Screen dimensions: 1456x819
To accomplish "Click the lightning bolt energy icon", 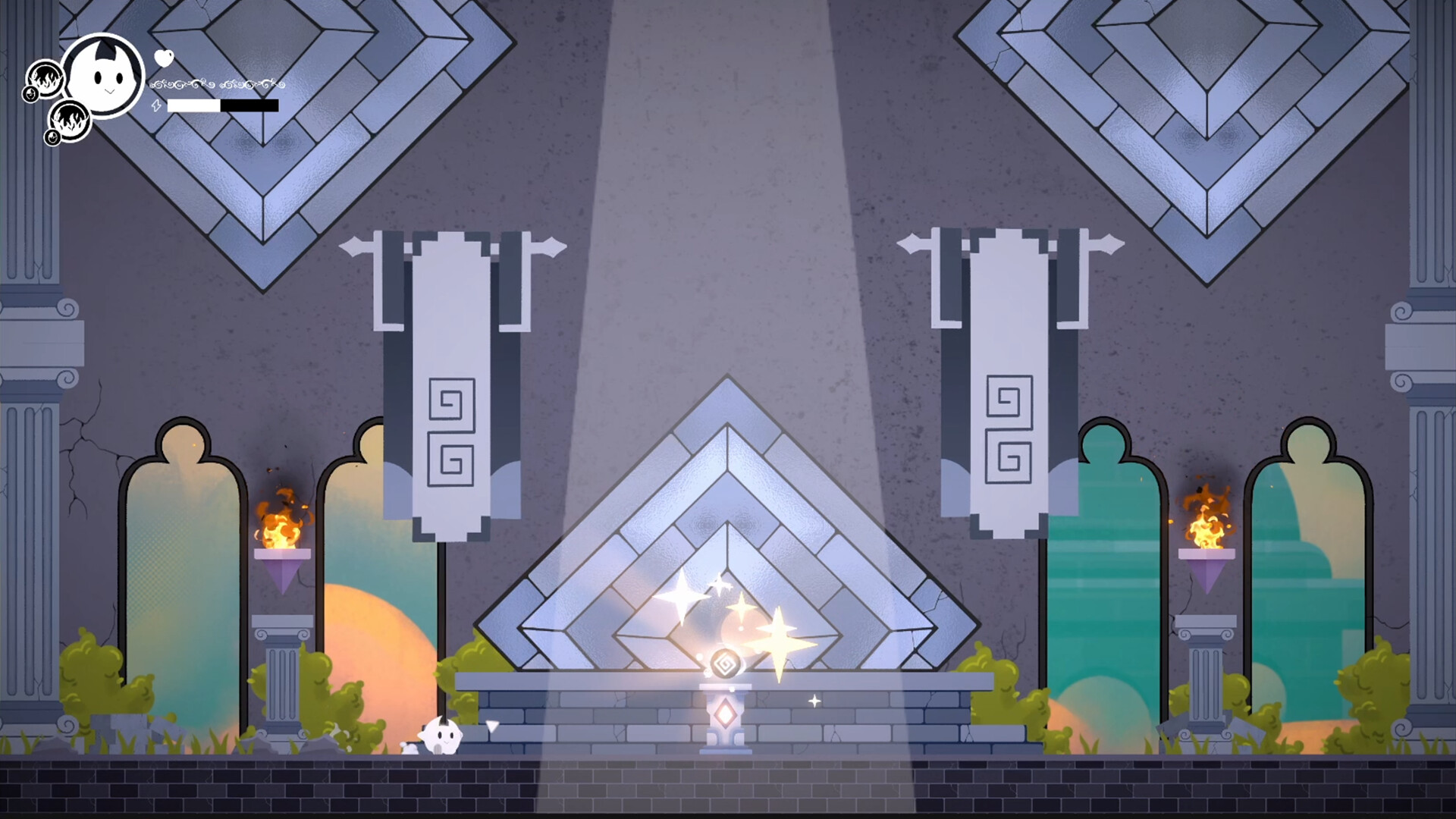I will tap(156, 106).
